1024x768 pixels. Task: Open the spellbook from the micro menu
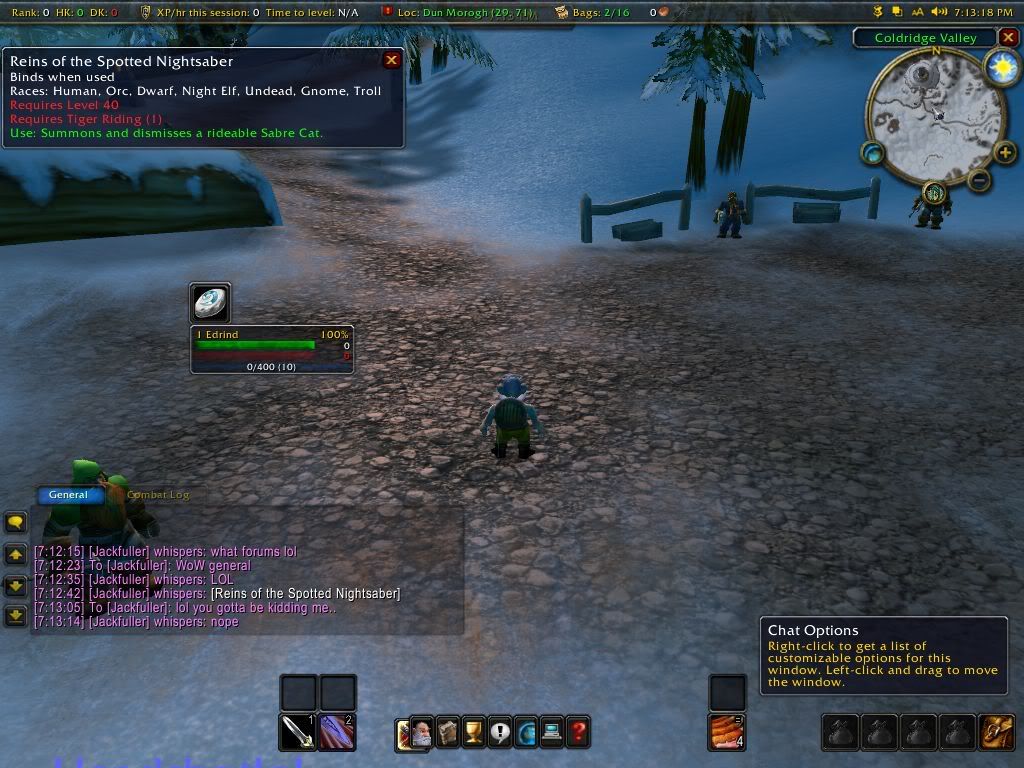click(448, 732)
